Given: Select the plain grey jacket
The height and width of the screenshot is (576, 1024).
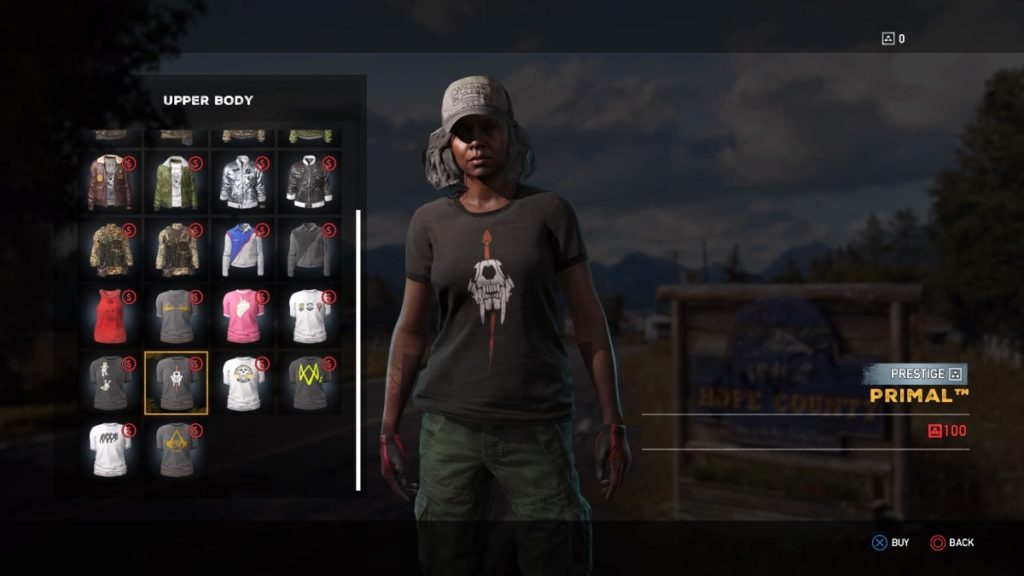Looking at the screenshot, I should [x=309, y=249].
